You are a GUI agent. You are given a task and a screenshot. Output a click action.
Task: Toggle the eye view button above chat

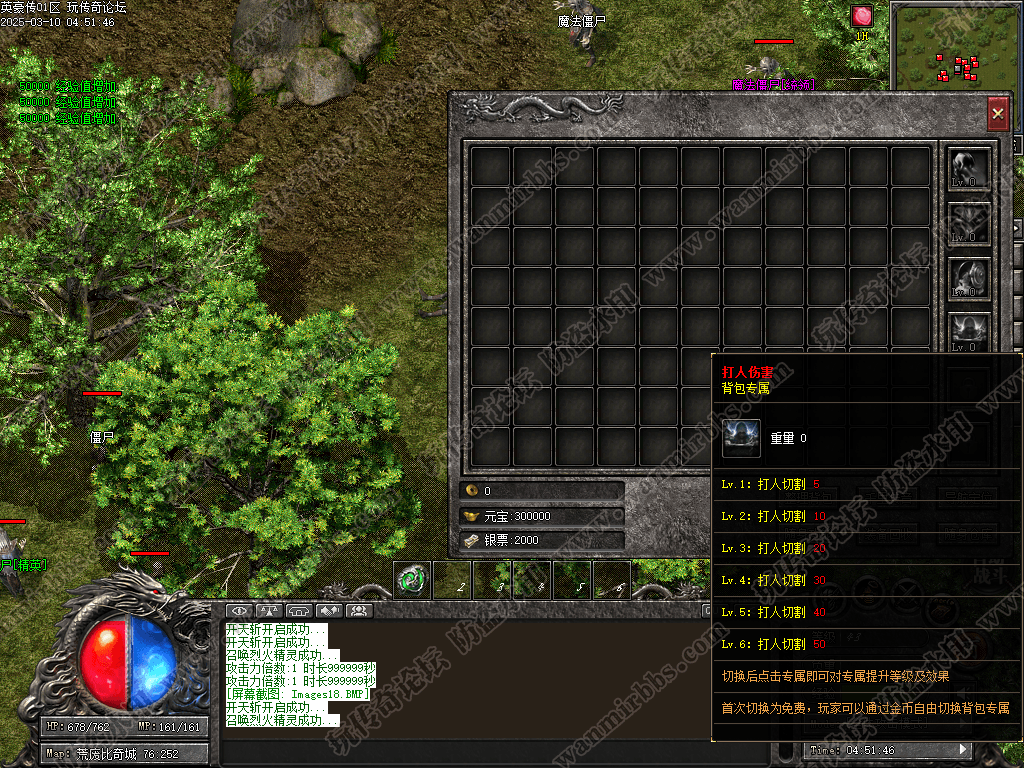pyautogui.click(x=239, y=610)
